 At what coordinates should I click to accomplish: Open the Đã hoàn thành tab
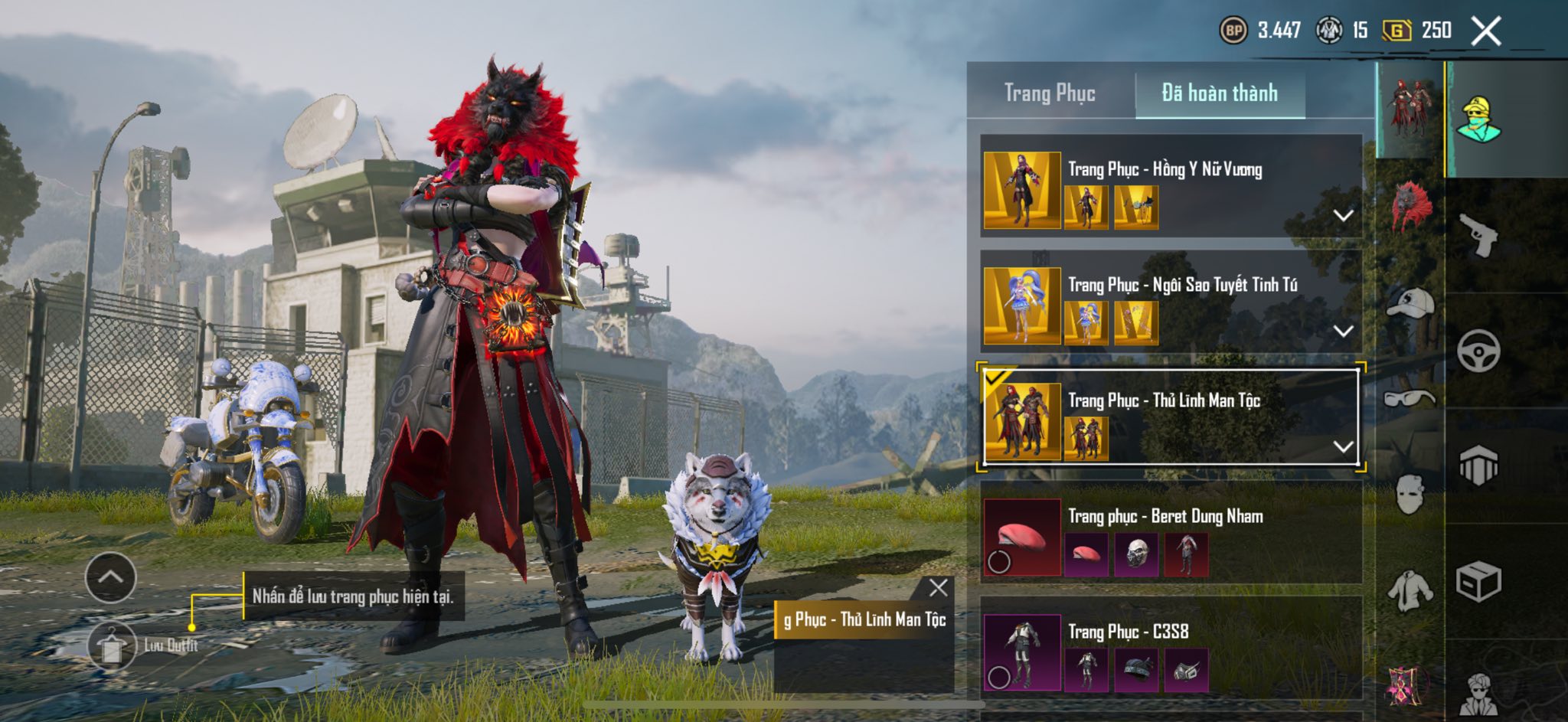point(1220,93)
